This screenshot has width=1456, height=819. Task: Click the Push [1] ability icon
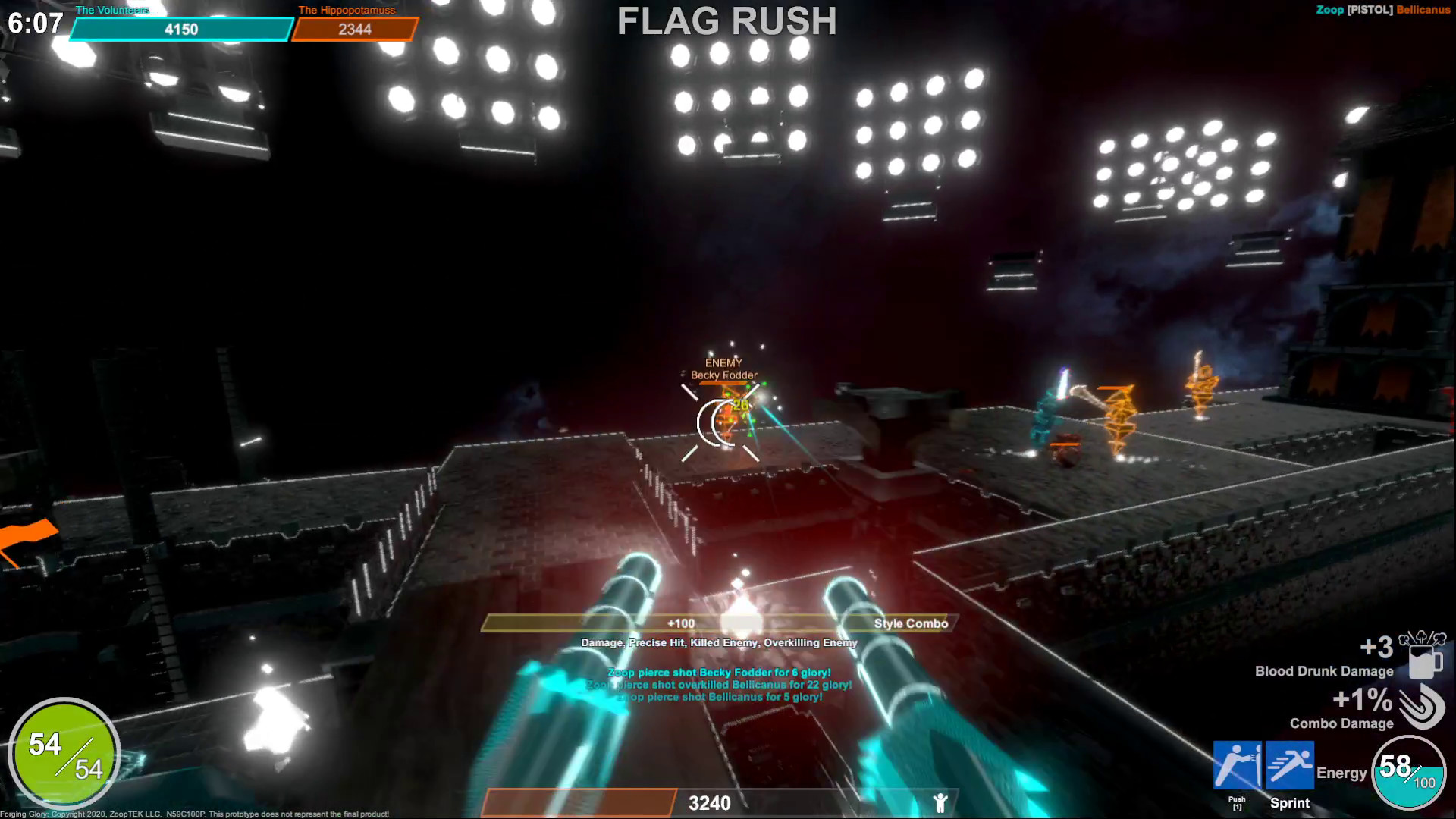(x=1238, y=766)
